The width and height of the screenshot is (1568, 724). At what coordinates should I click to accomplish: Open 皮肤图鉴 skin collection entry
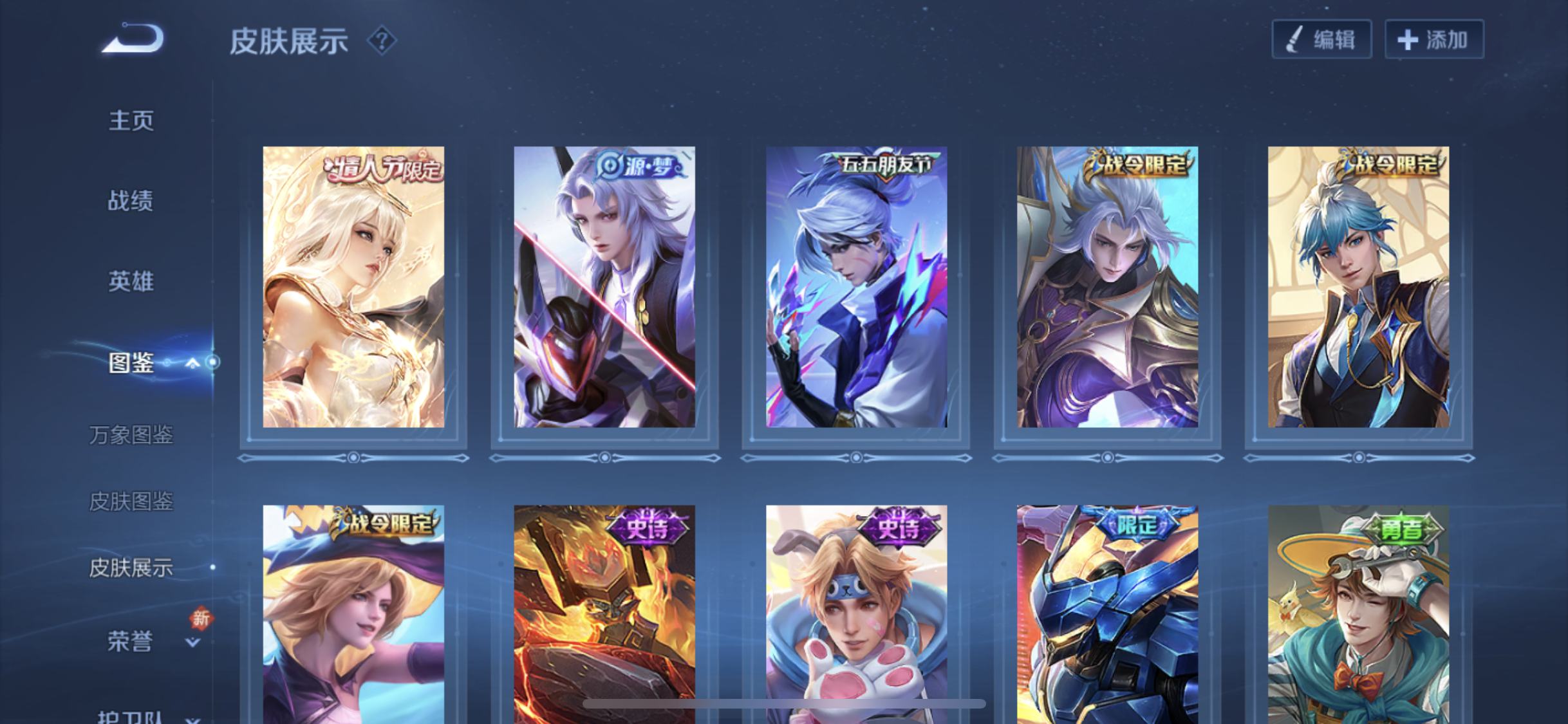[x=131, y=501]
